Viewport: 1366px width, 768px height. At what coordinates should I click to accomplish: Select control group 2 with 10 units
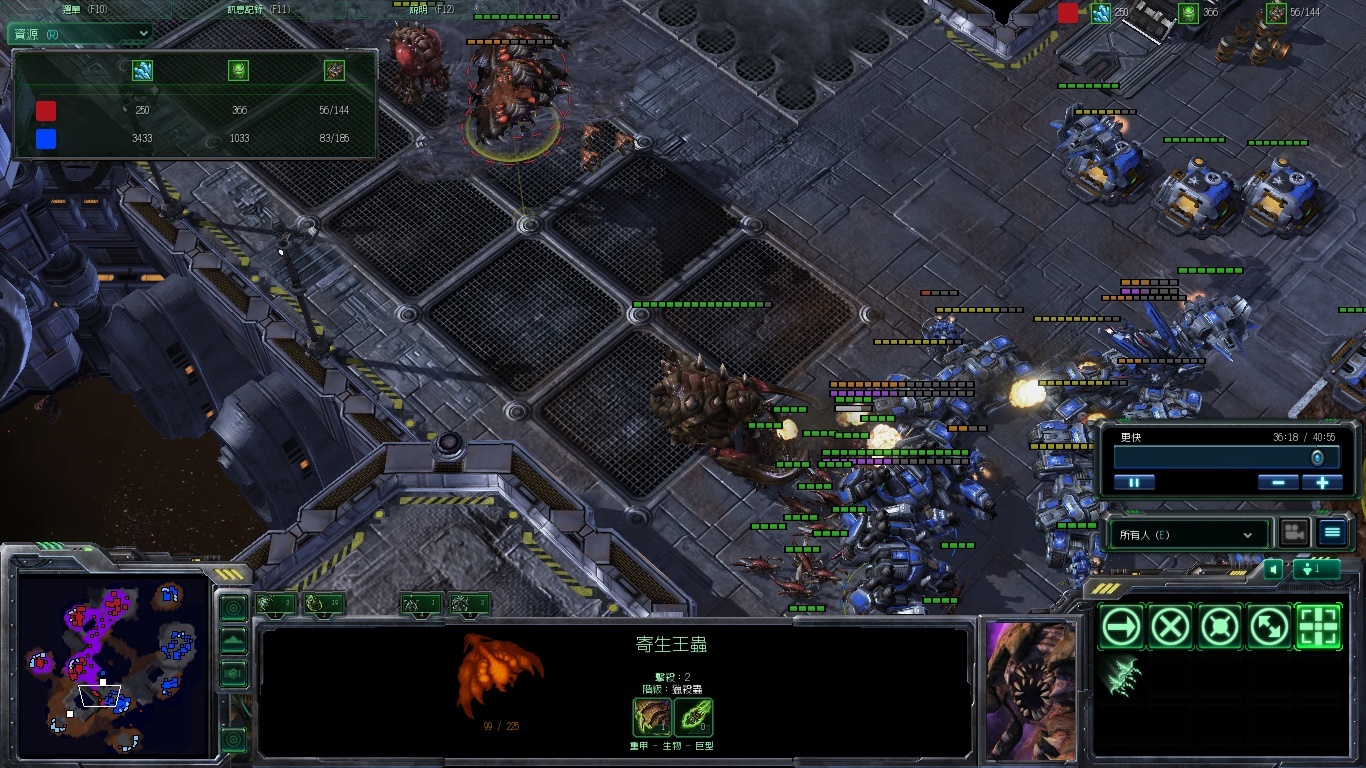[x=323, y=603]
